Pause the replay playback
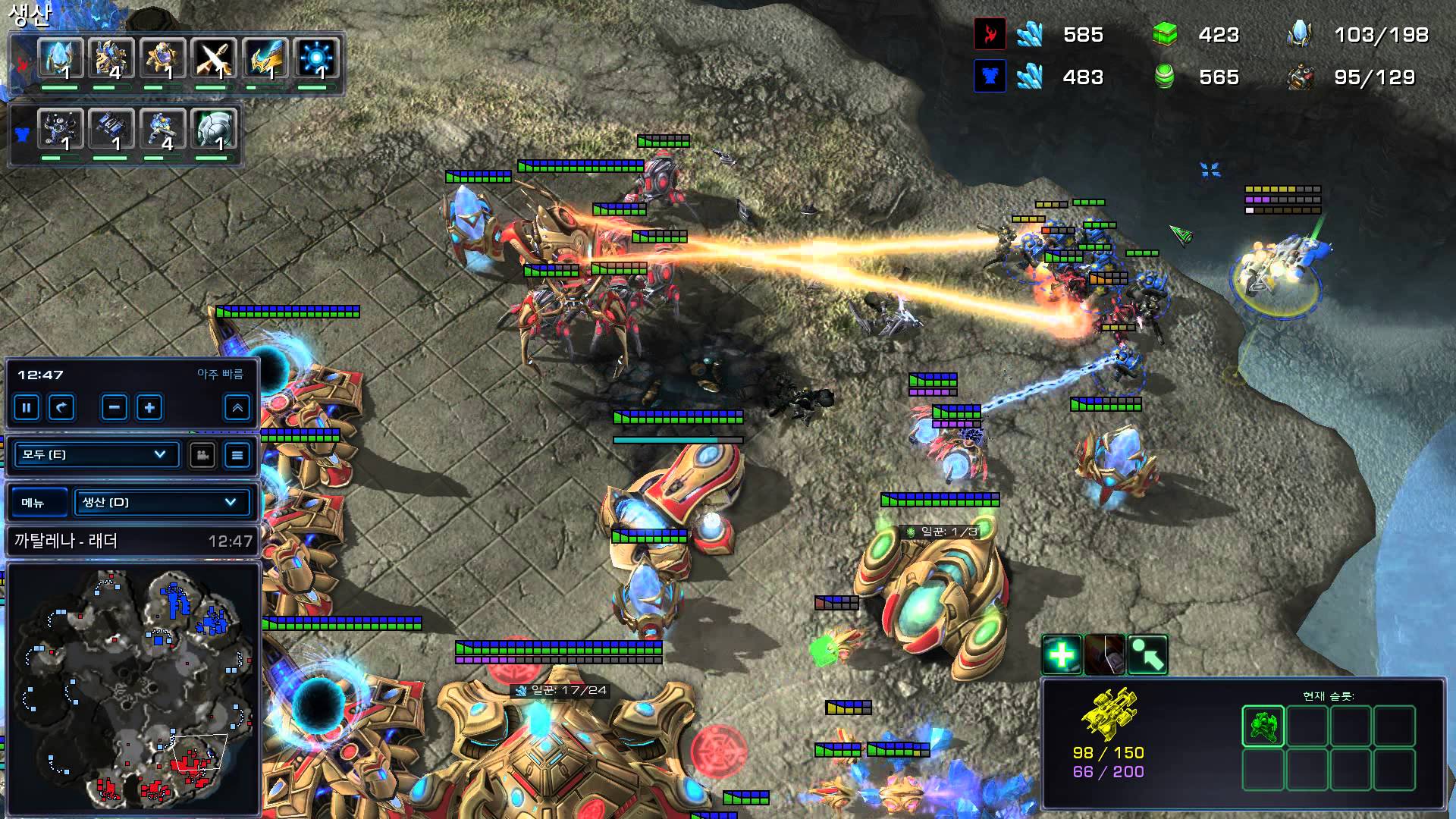 tap(27, 408)
